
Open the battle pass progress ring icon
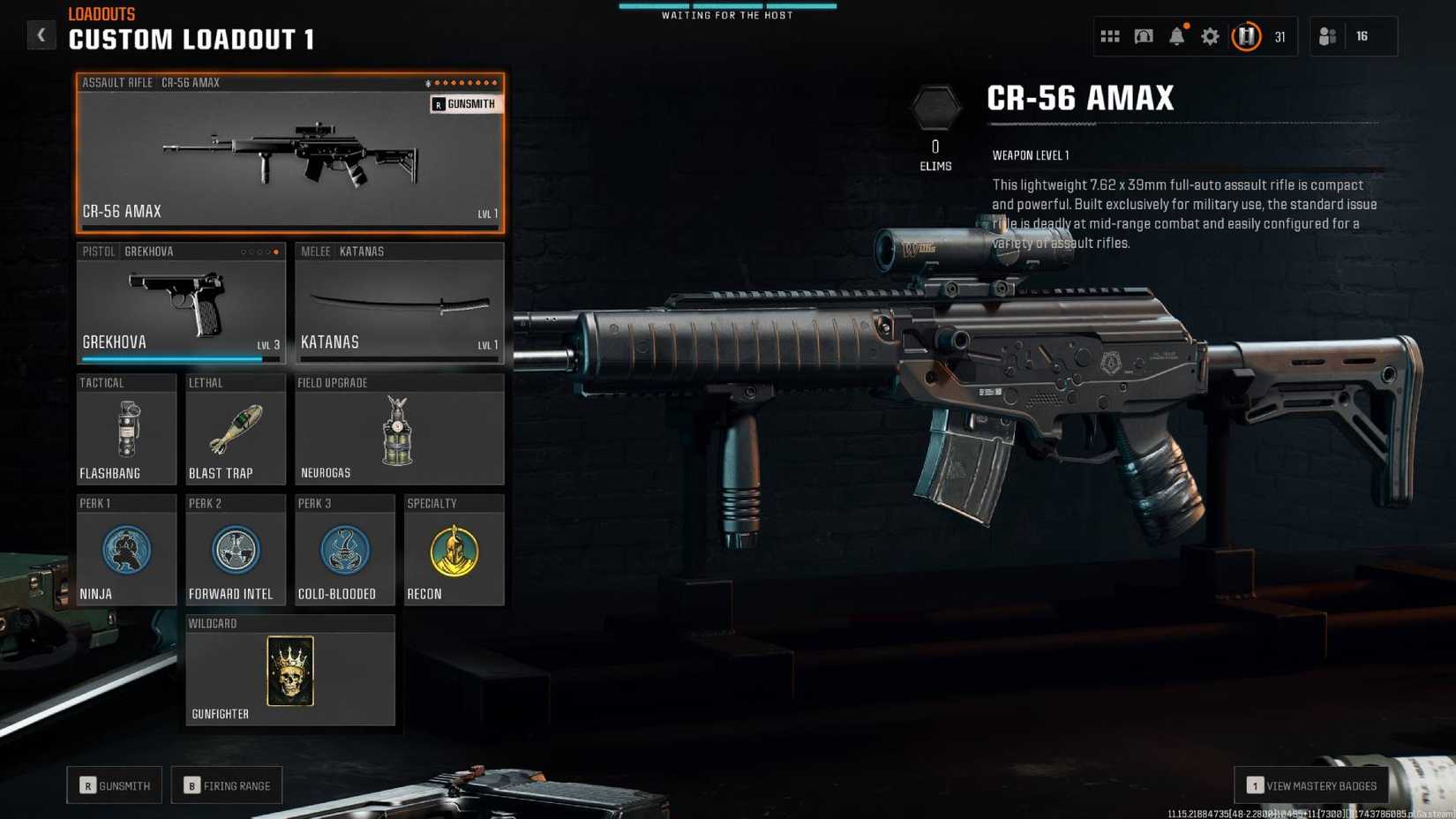1246,36
